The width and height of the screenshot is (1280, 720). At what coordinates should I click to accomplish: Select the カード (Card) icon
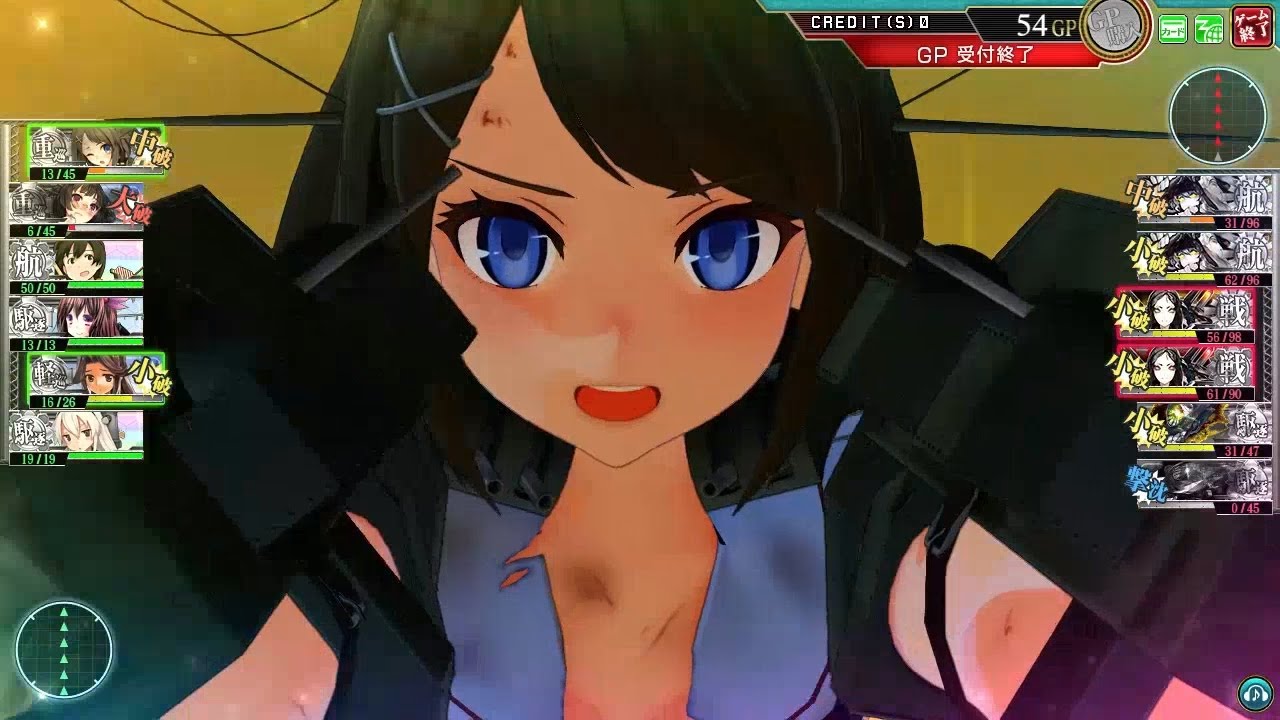tap(1172, 28)
